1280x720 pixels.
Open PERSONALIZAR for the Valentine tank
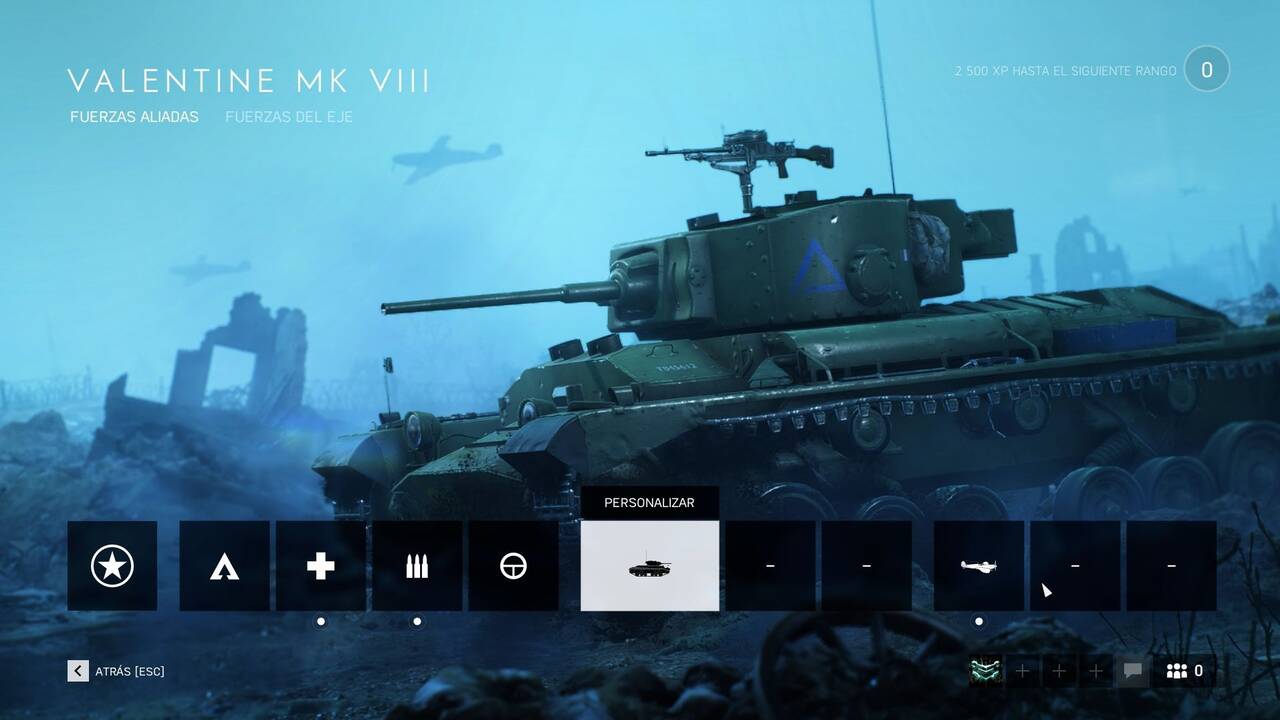click(x=649, y=503)
